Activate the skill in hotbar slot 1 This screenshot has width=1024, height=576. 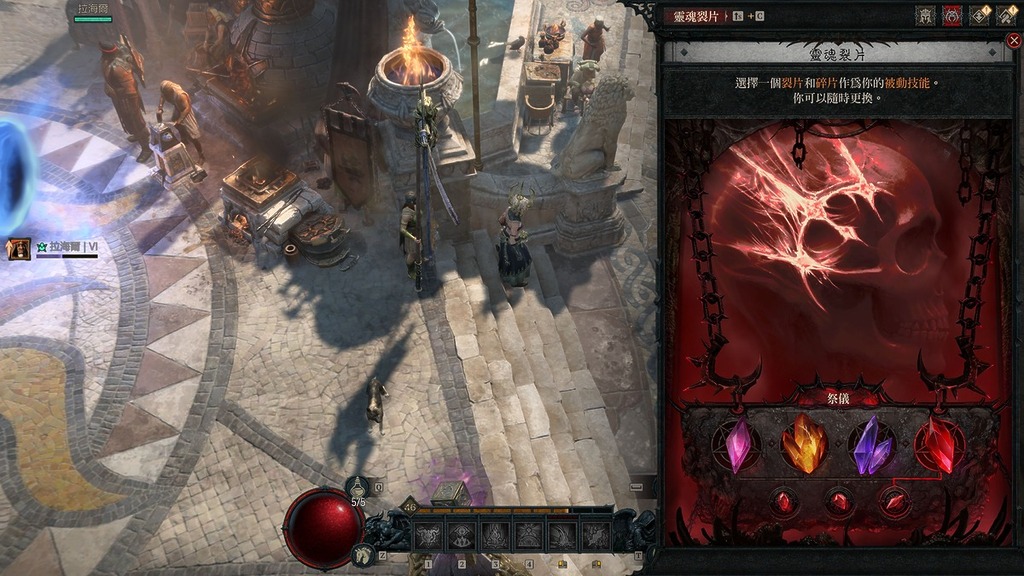pyautogui.click(x=428, y=537)
